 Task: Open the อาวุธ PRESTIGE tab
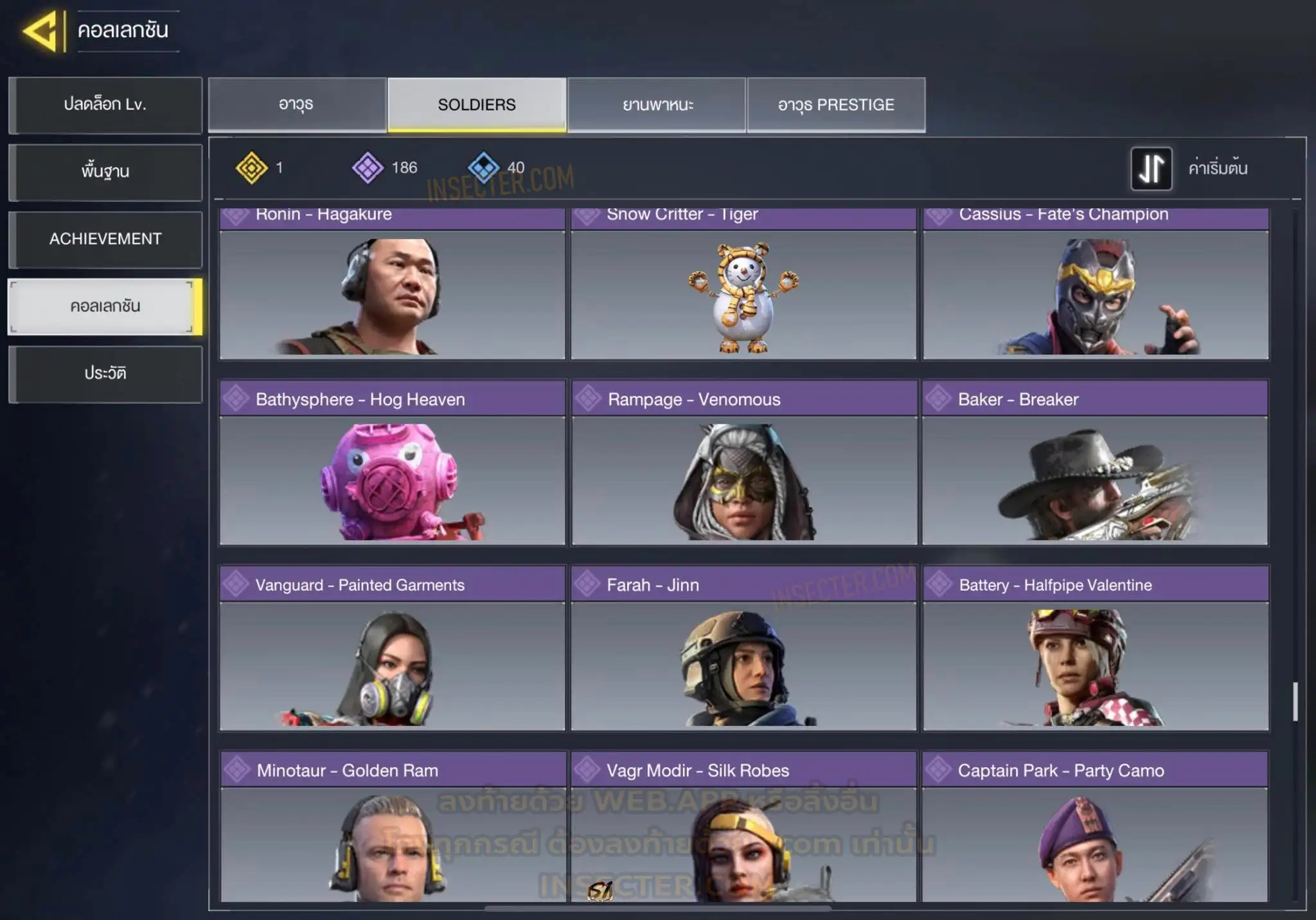point(836,105)
